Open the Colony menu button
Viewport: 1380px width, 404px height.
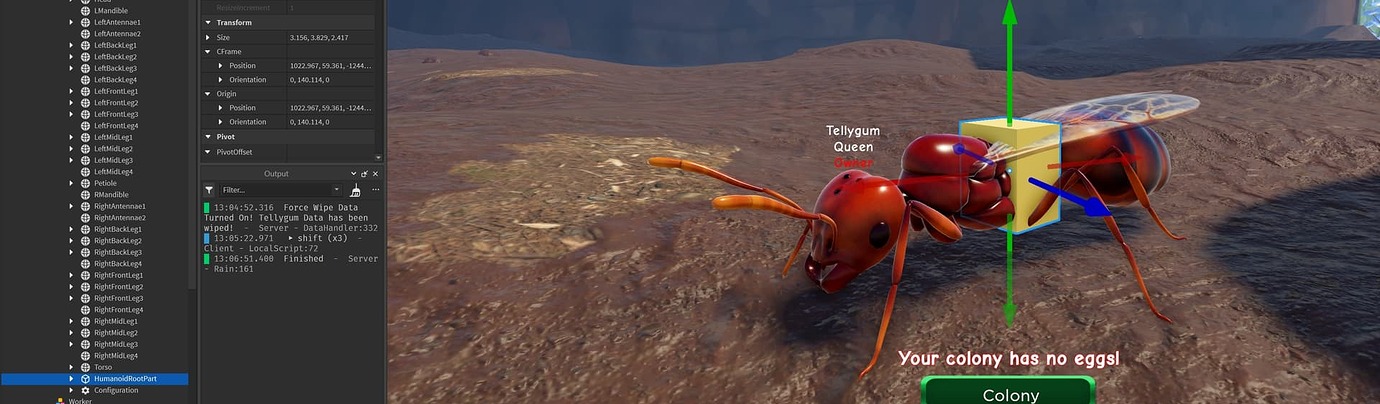1008,392
